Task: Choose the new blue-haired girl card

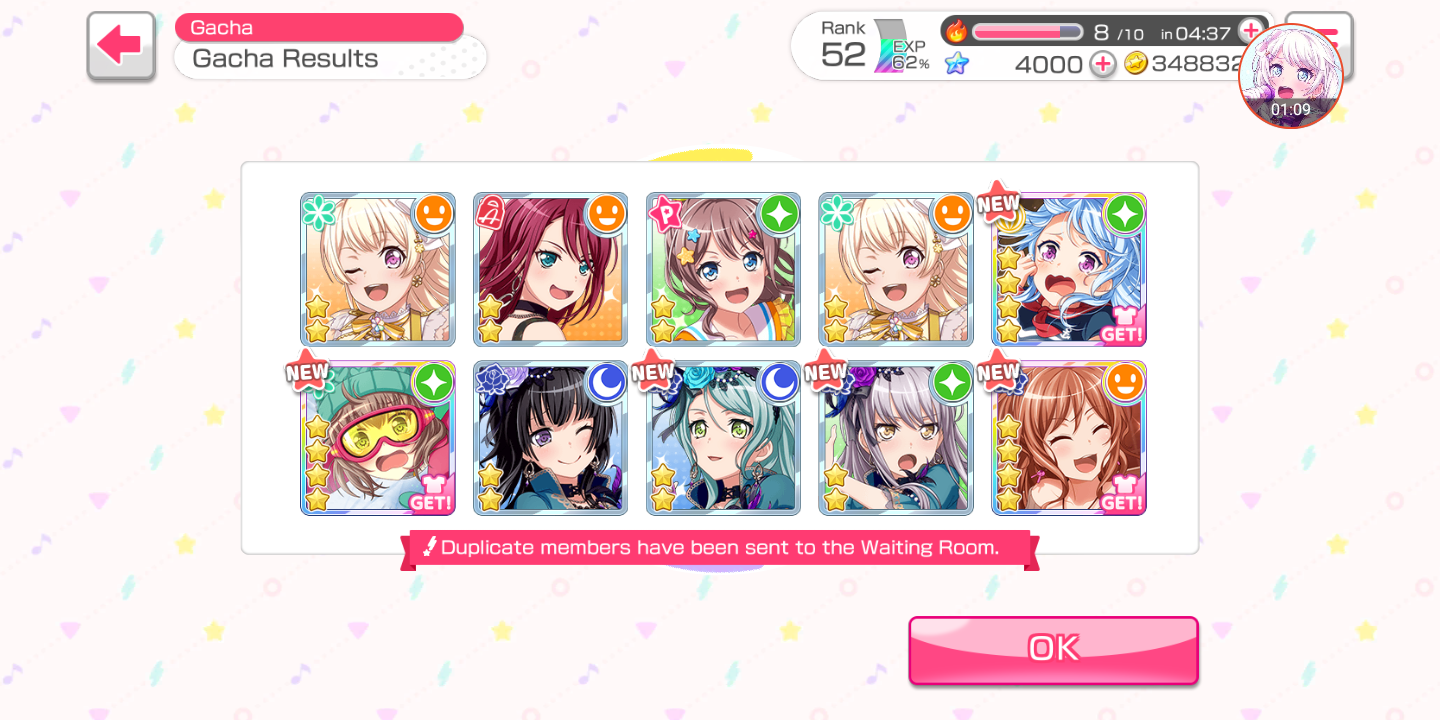Action: click(1068, 269)
